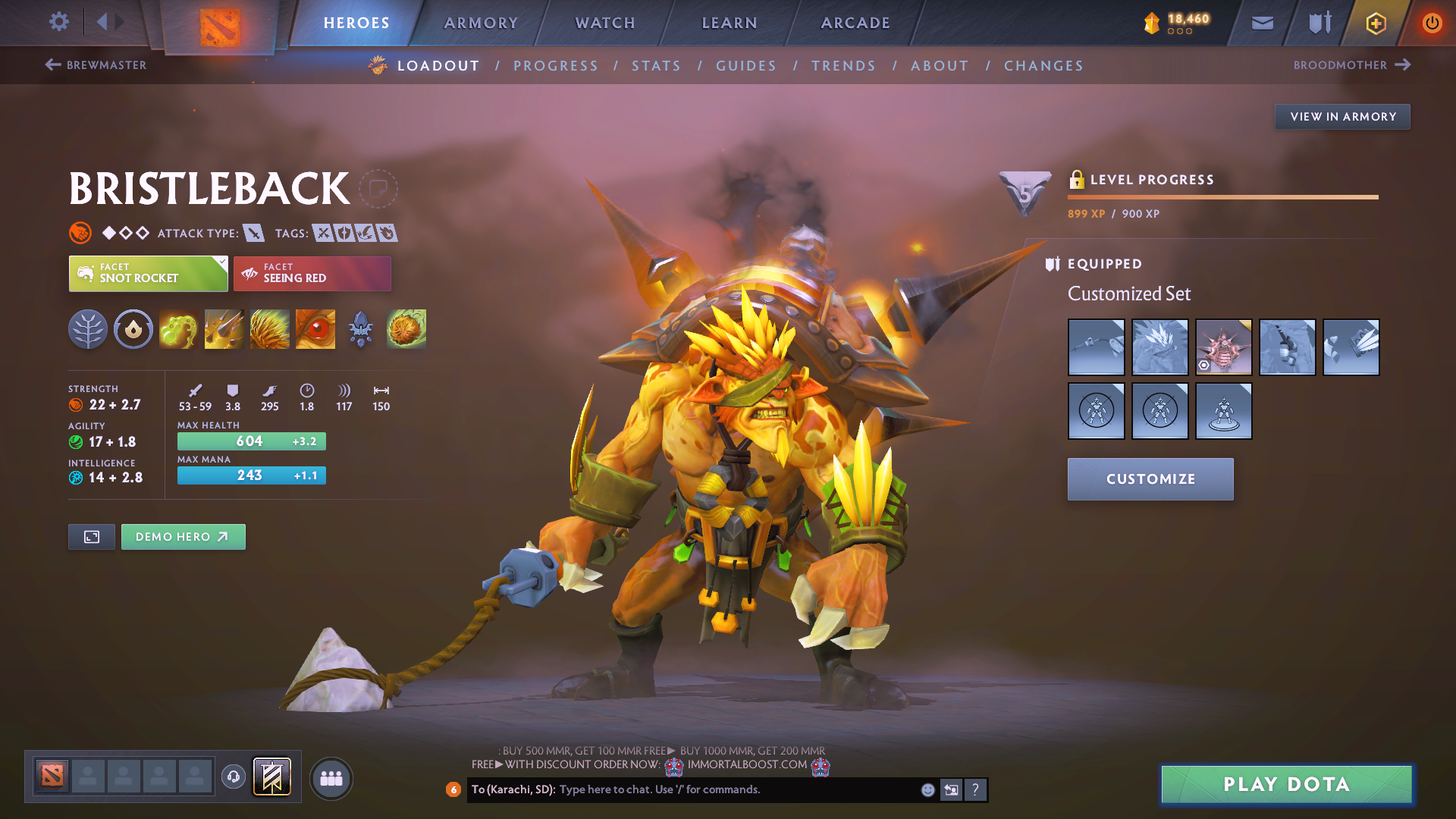This screenshot has height=819, width=1456.
Task: Select the Hairball facet ability icon
Action: tap(406, 329)
